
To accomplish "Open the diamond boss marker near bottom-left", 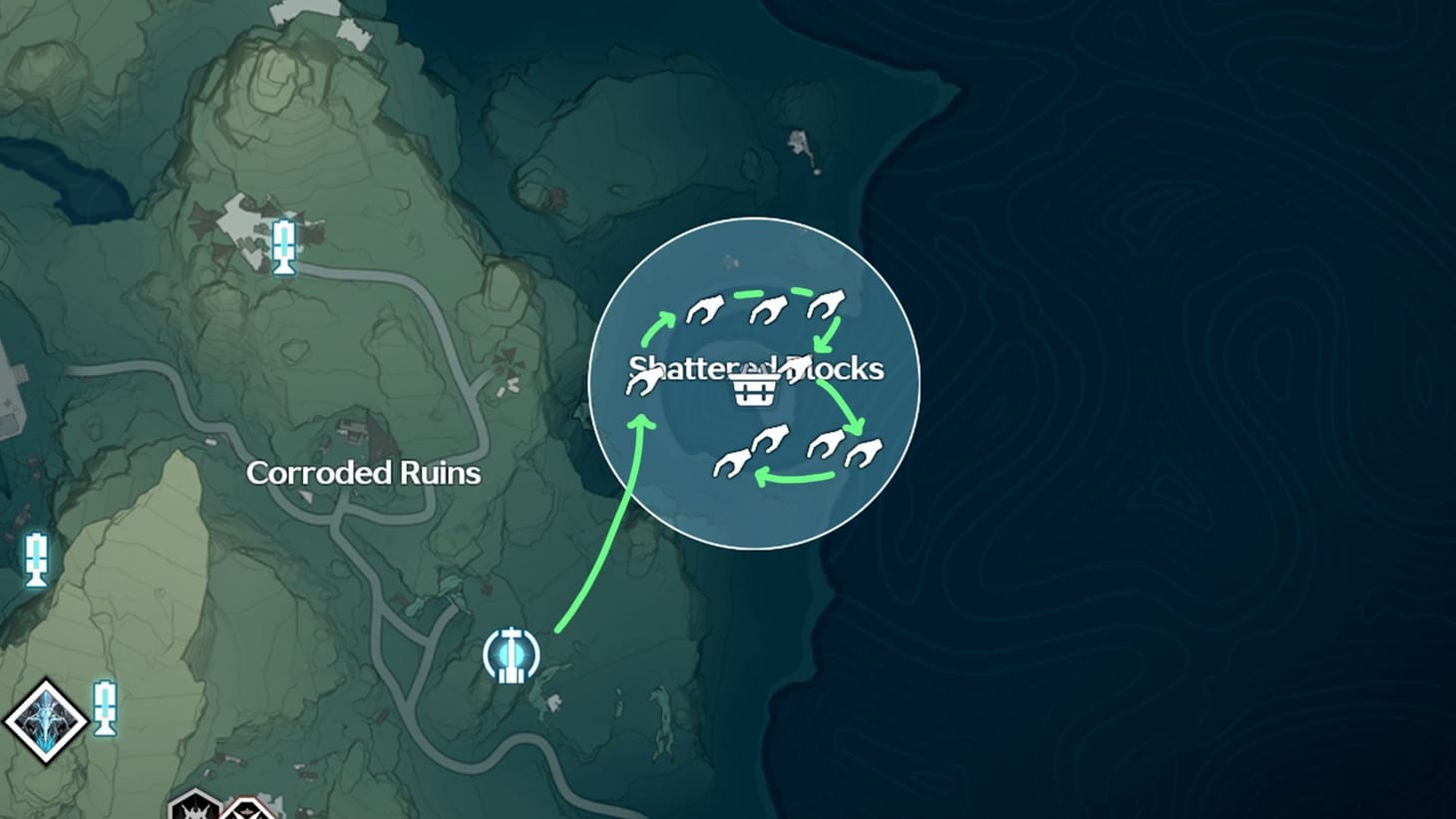I will (45, 721).
